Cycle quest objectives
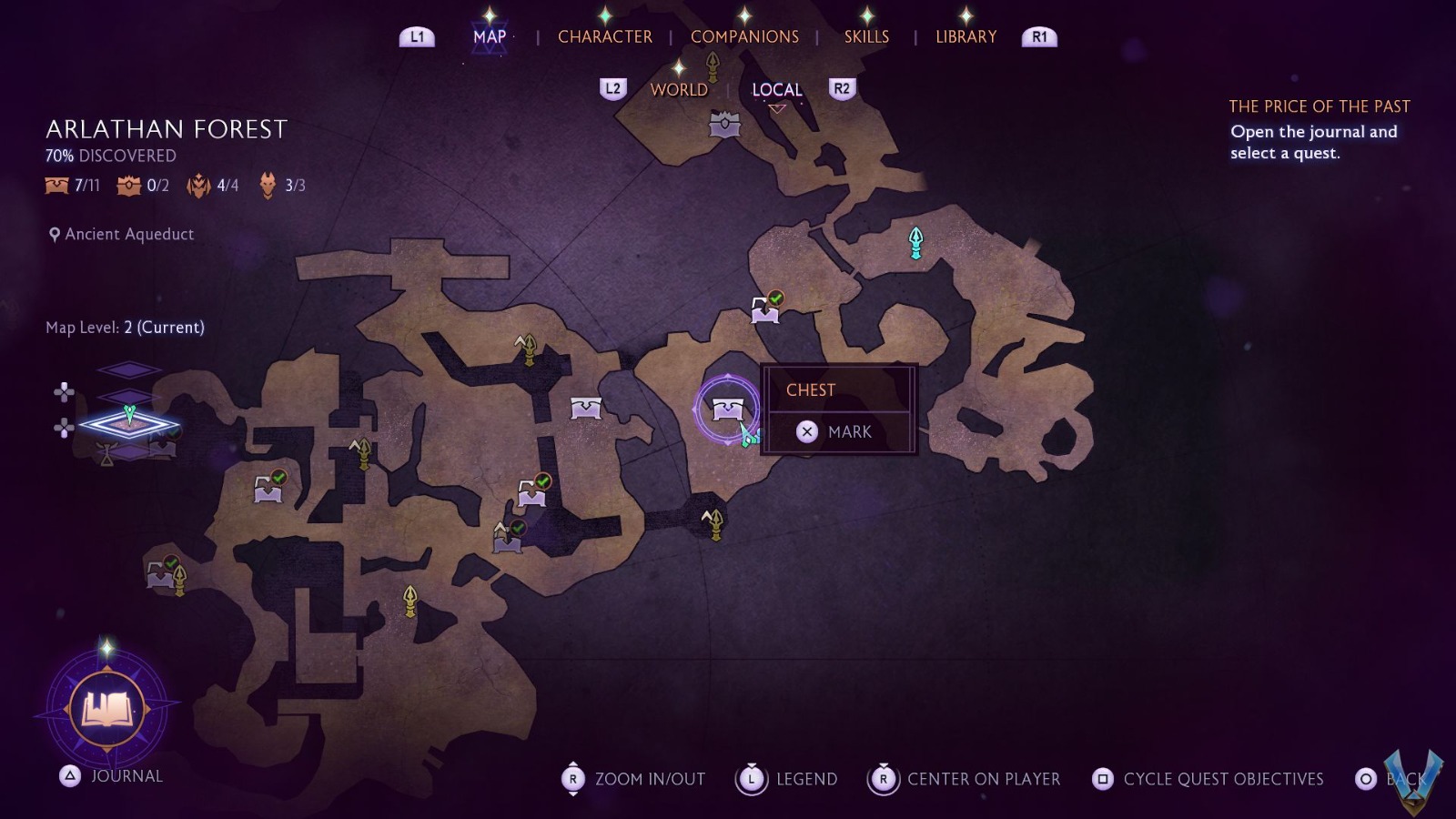Screen dimensions: 1456x819 point(1208,779)
